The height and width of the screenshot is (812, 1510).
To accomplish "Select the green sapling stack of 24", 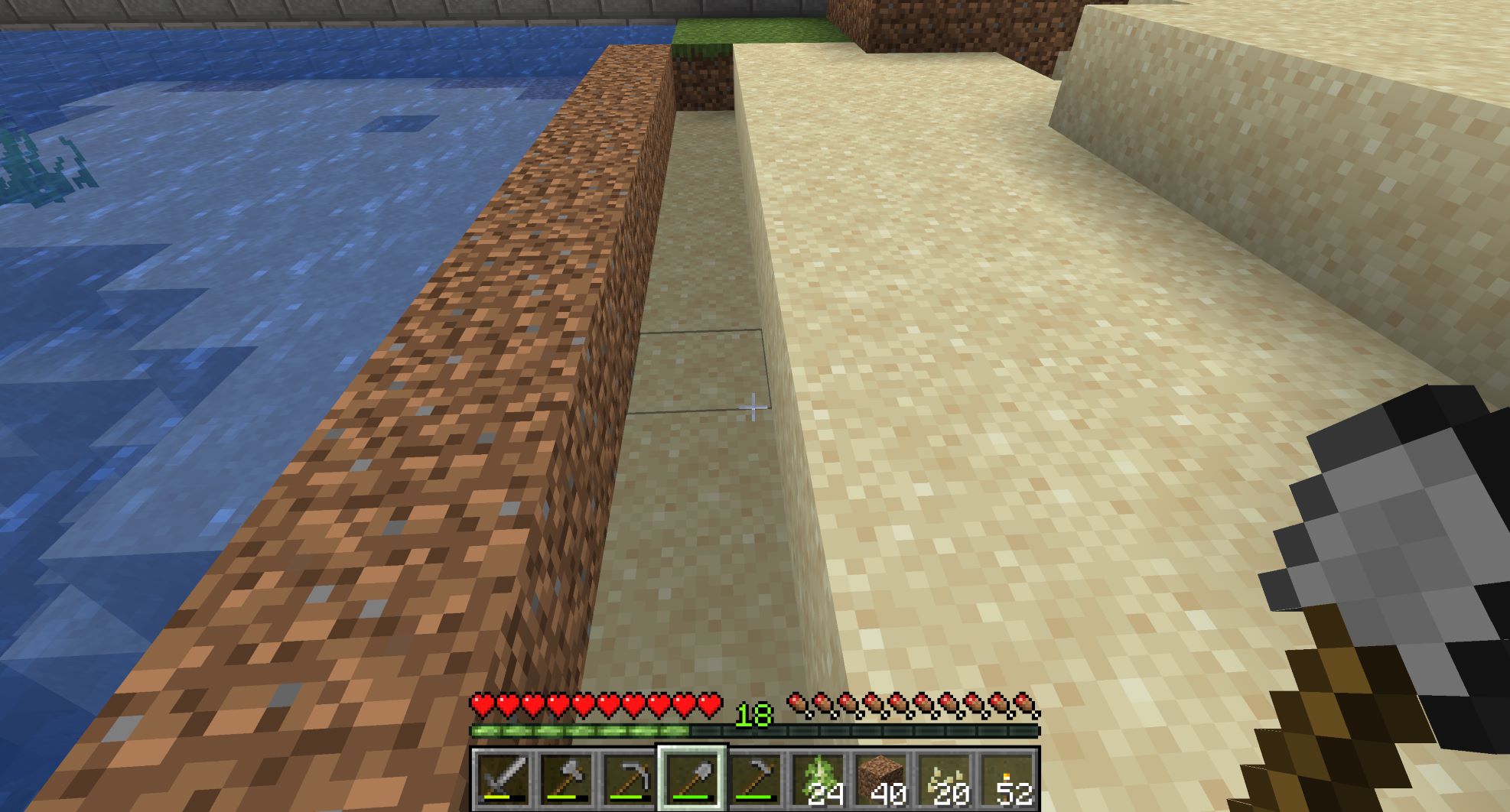I will coord(818,780).
